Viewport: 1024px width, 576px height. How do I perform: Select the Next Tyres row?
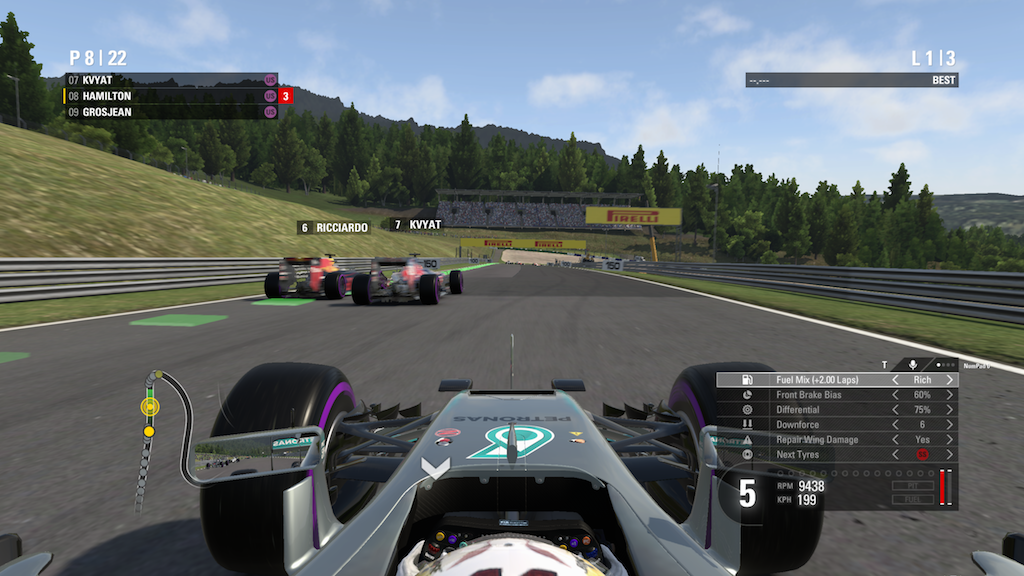(x=820, y=455)
